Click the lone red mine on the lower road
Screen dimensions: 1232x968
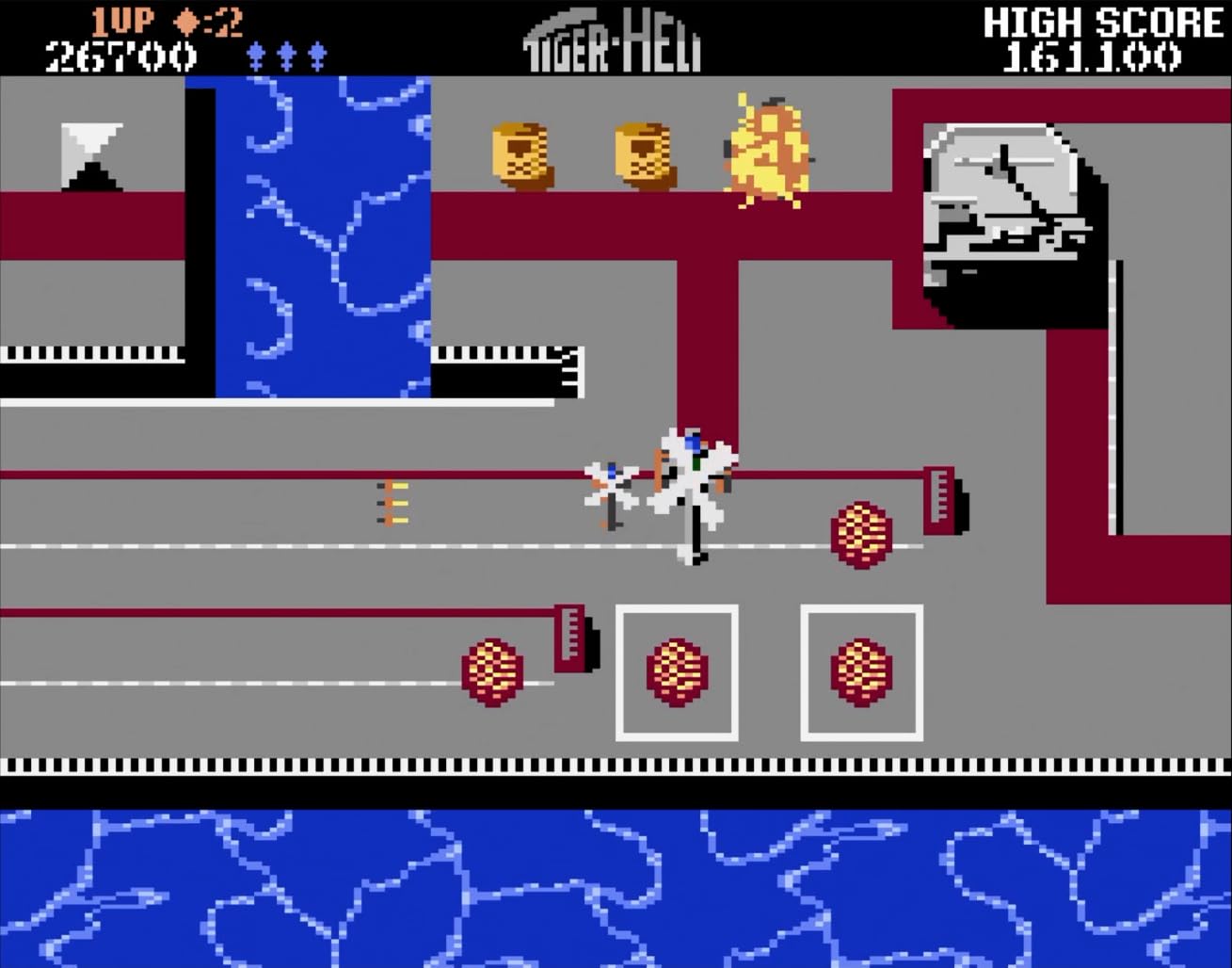pos(491,673)
